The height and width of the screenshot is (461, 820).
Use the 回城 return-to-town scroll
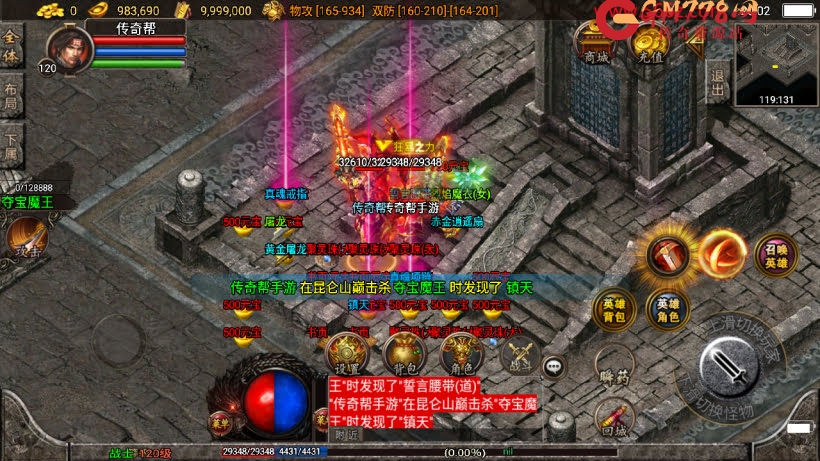[613, 420]
